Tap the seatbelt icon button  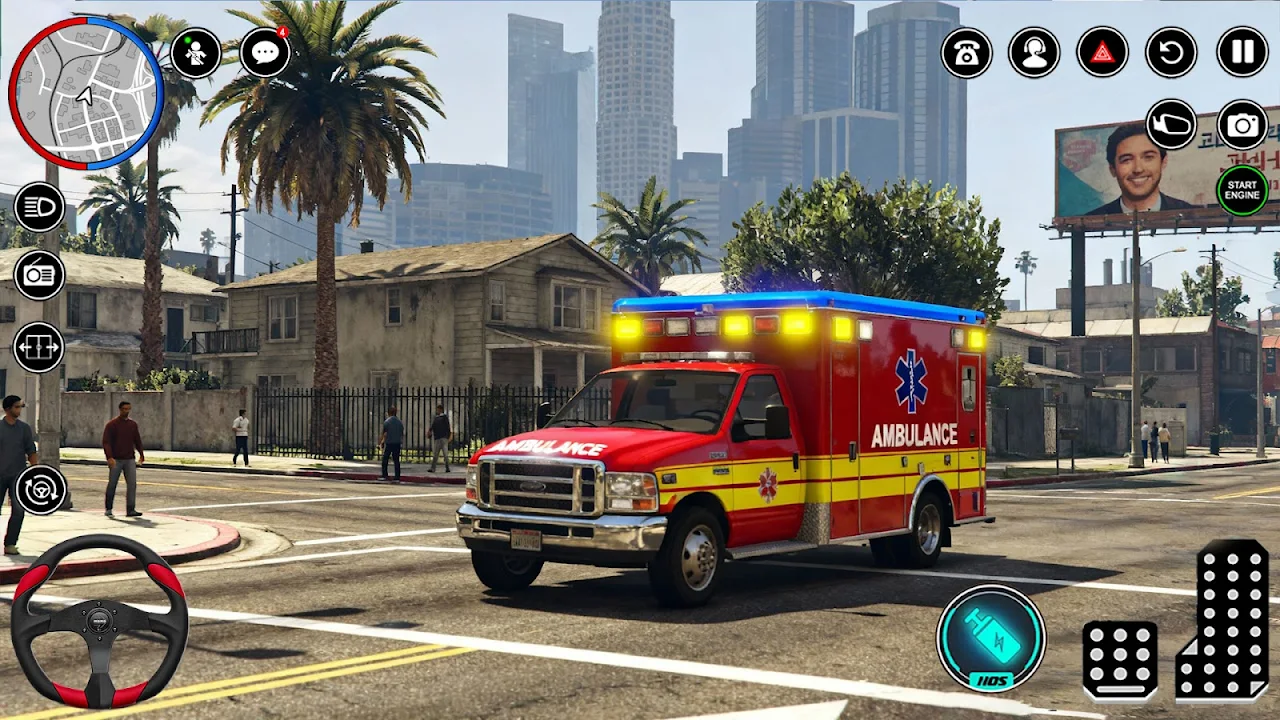click(x=196, y=53)
